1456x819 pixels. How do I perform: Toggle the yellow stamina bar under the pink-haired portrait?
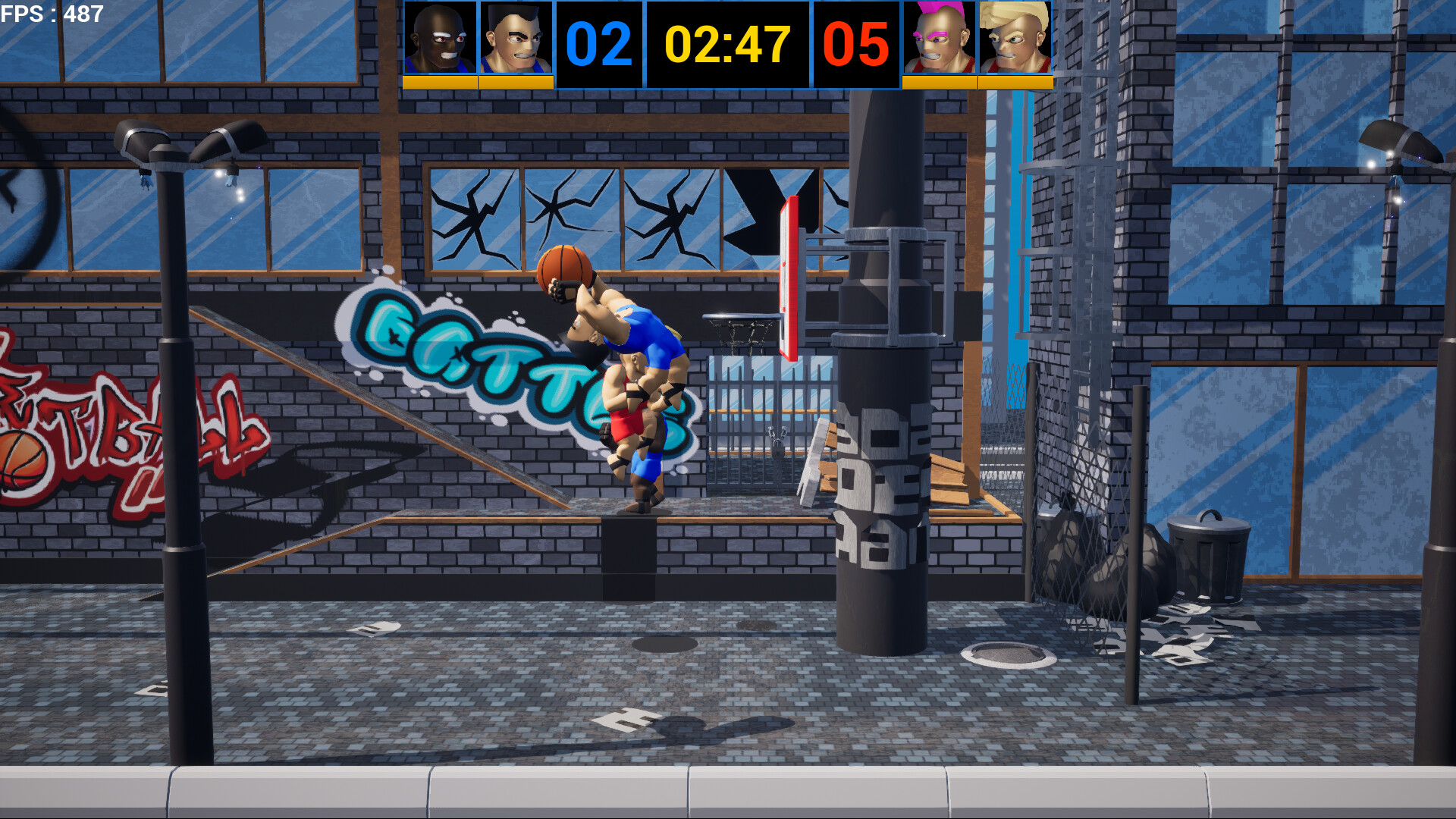[938, 80]
